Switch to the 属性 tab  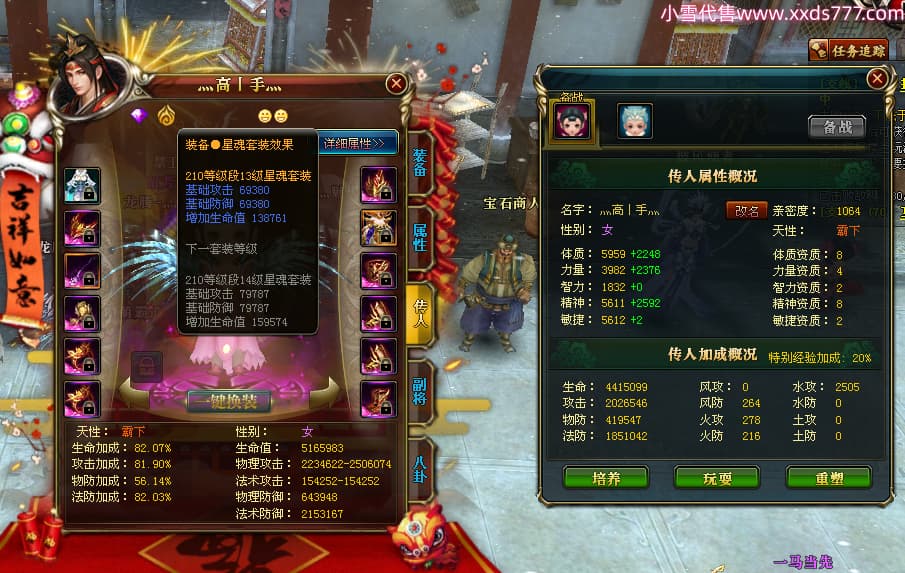pyautogui.click(x=420, y=237)
